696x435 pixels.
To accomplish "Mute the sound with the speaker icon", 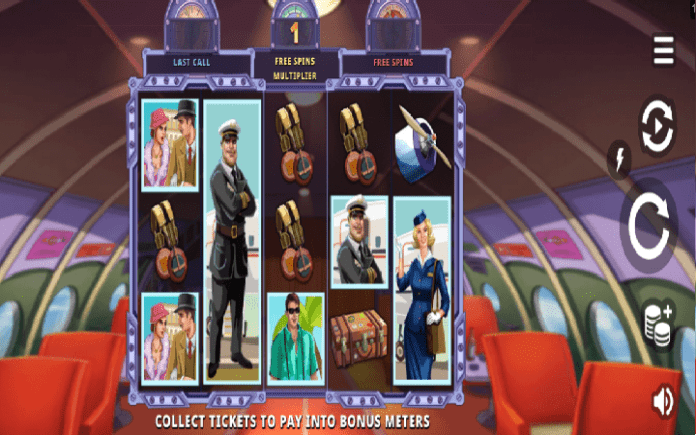I will point(662,400).
